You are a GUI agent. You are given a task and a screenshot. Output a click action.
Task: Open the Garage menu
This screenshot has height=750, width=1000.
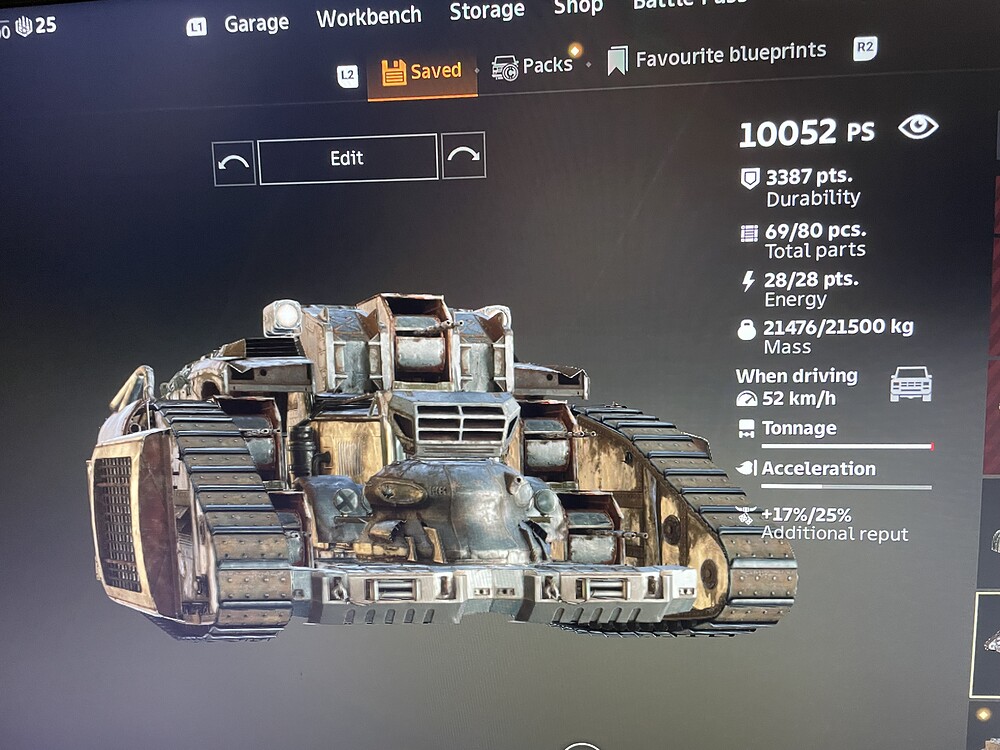click(256, 24)
